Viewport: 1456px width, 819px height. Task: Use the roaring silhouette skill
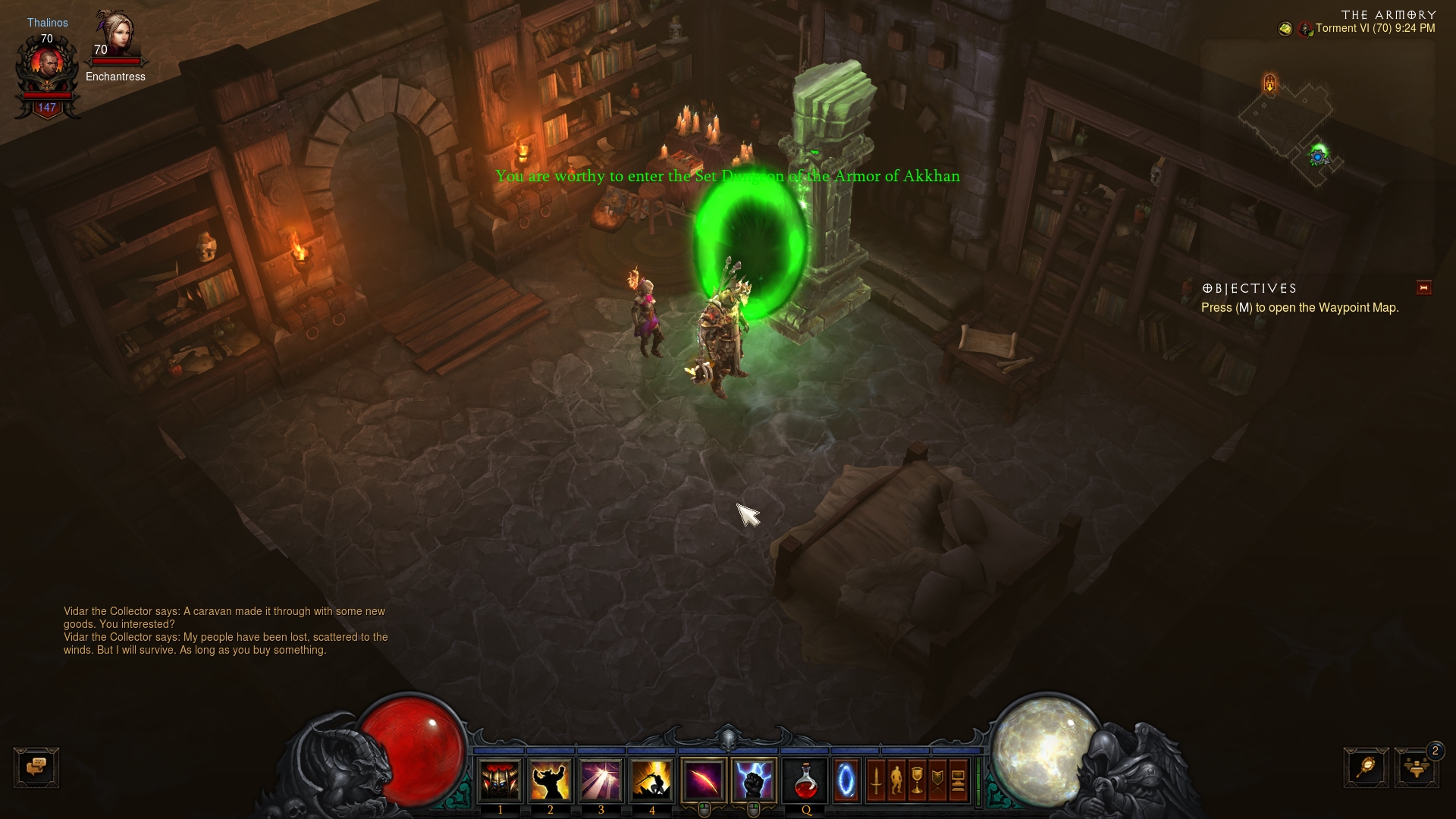(x=551, y=780)
